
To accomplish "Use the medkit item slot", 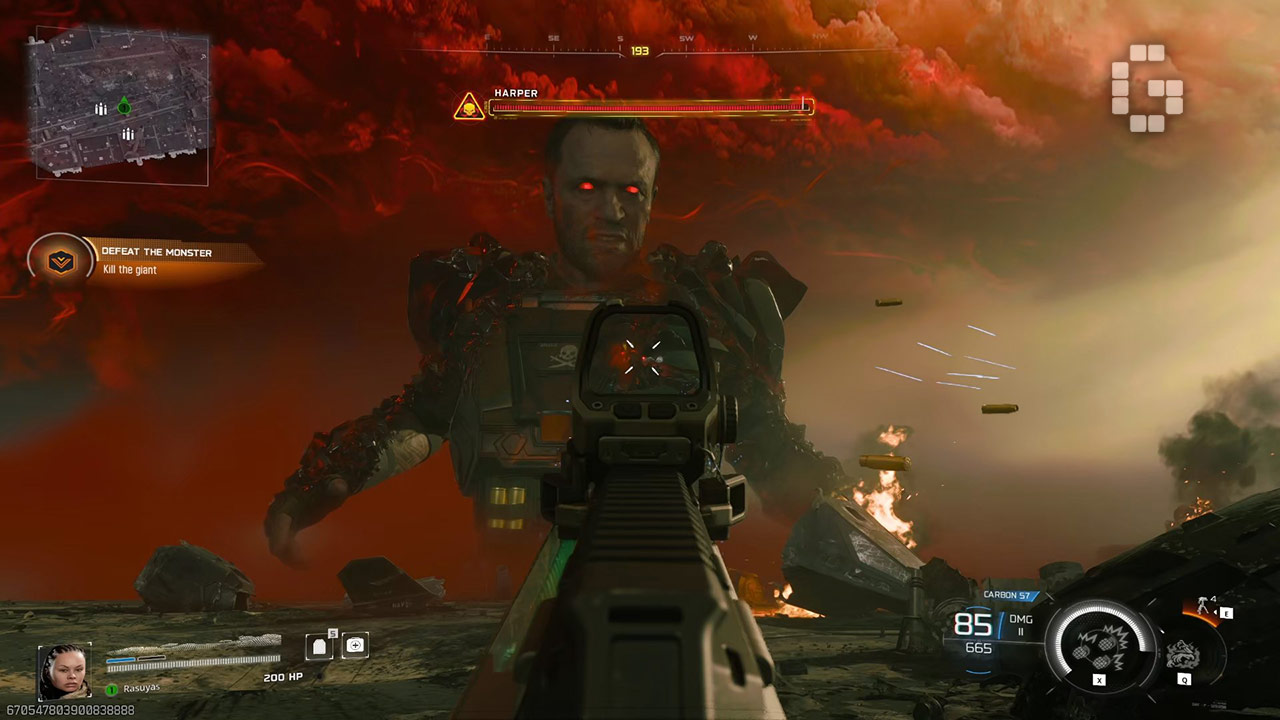I will 354,646.
